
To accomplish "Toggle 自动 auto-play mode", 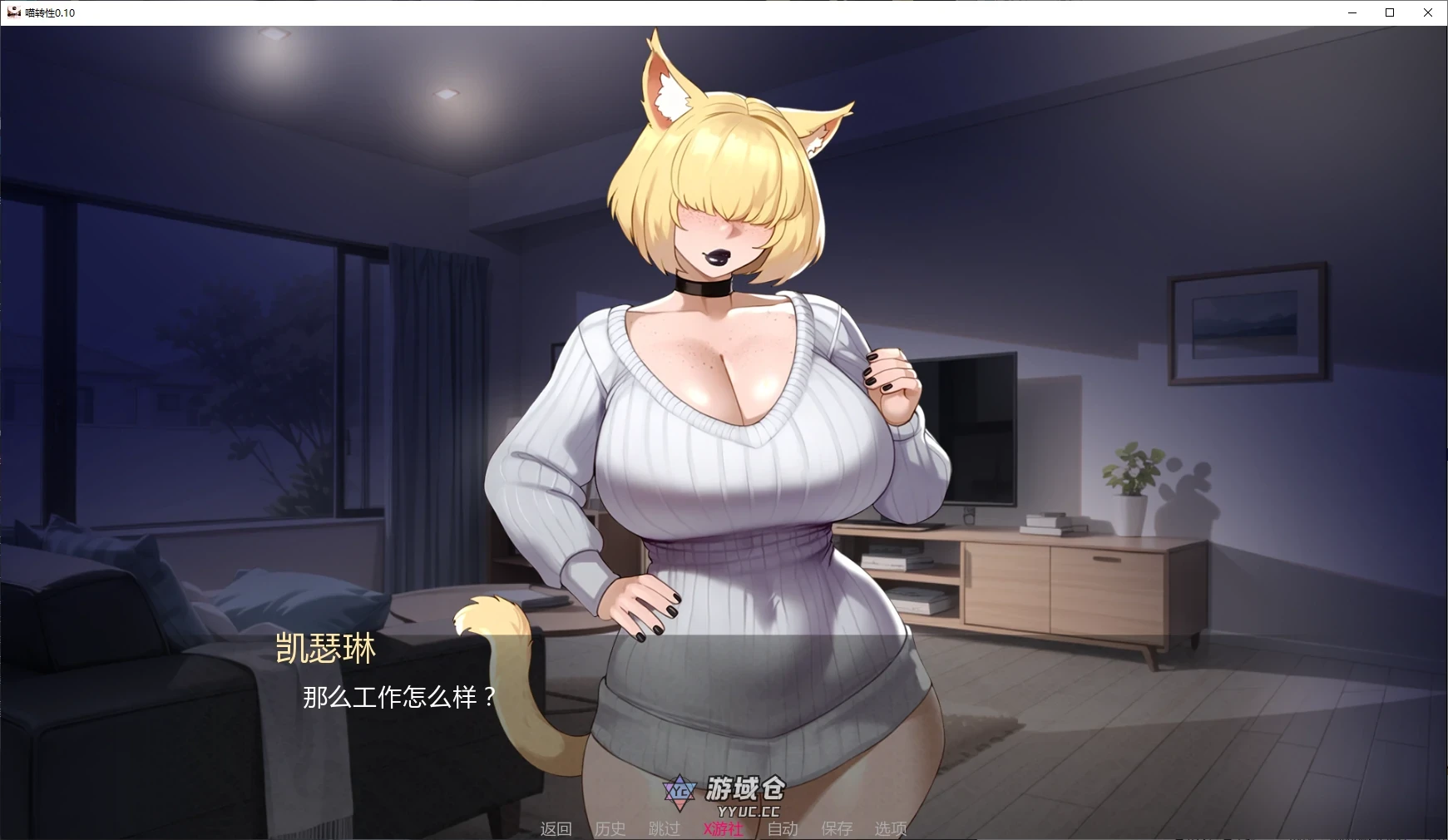I will tap(782, 828).
